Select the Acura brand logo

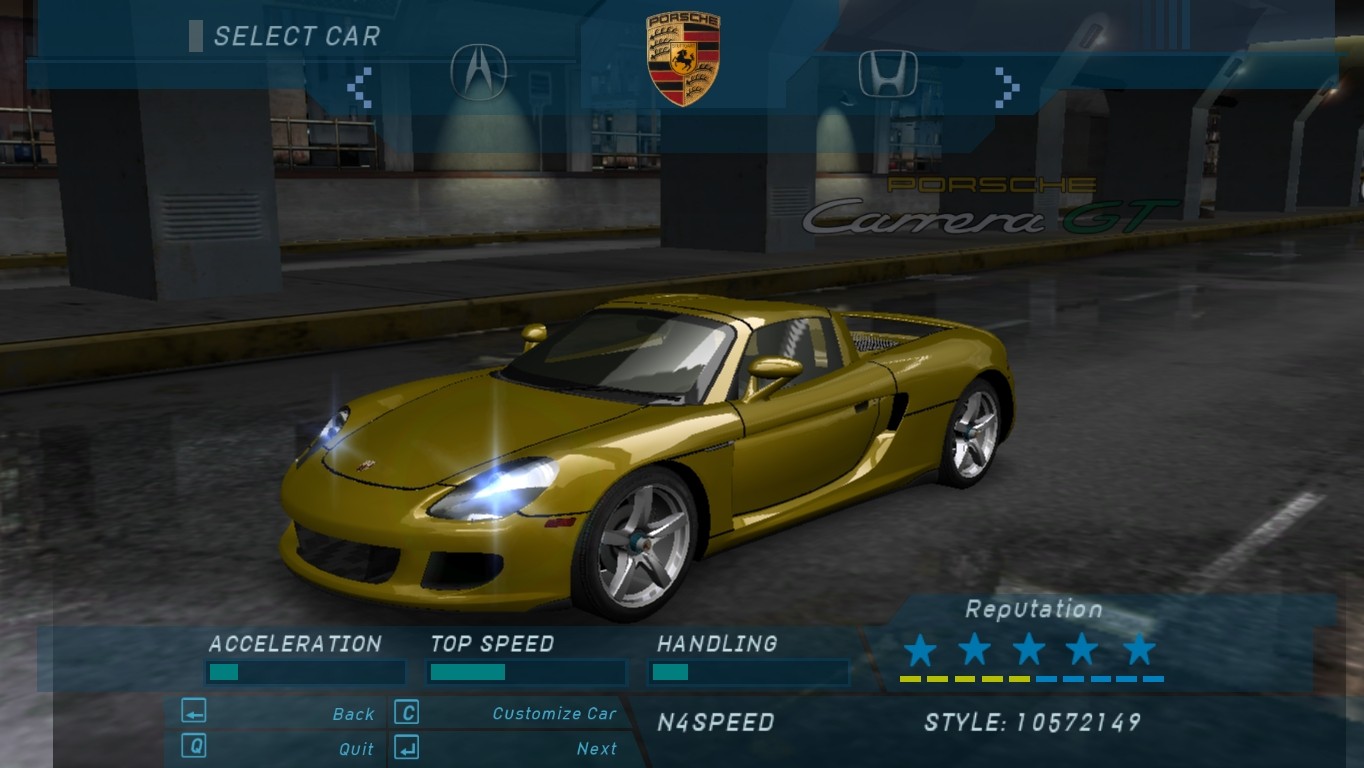pyautogui.click(x=478, y=72)
